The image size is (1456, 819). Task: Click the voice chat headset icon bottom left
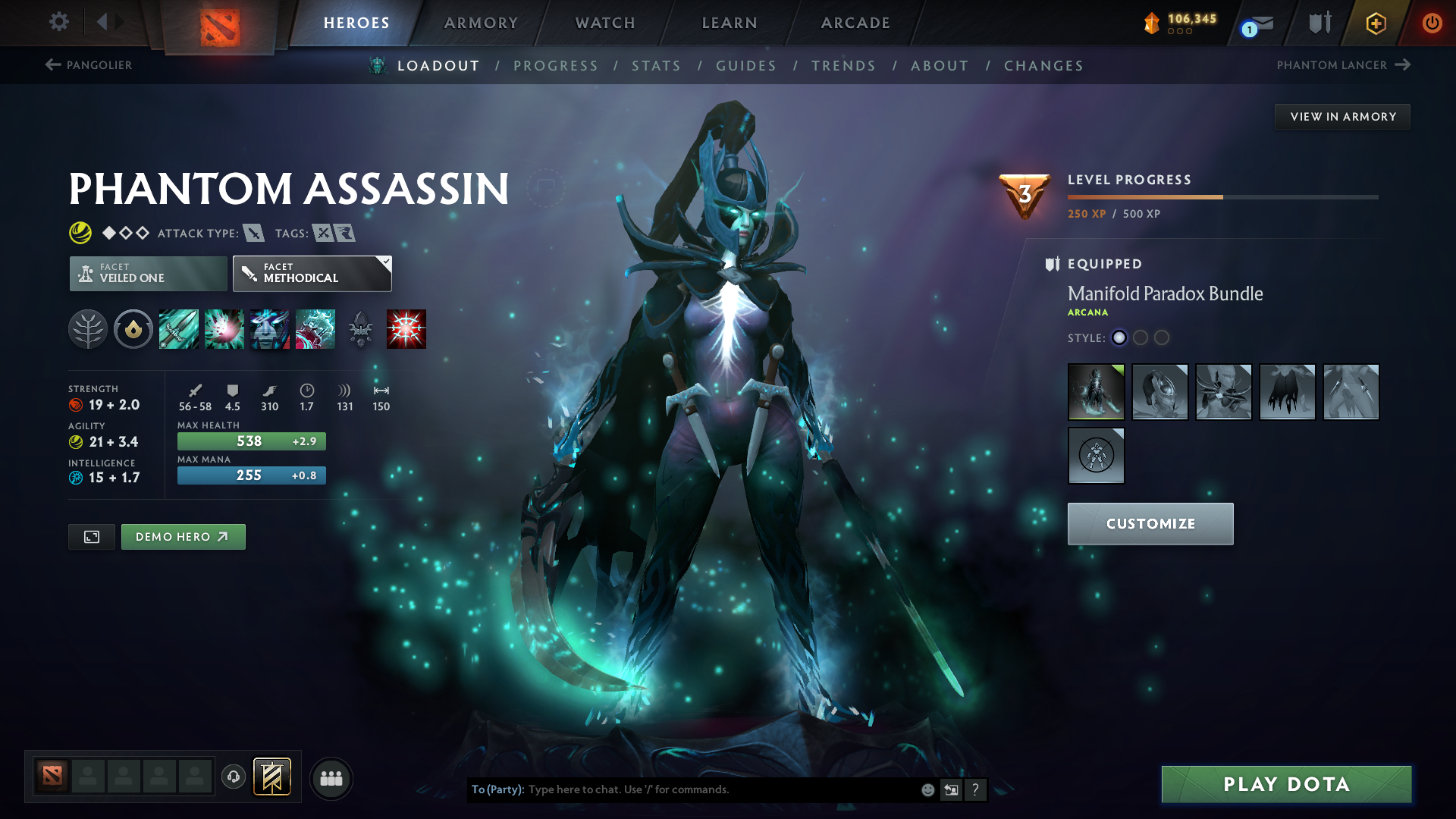click(x=233, y=777)
